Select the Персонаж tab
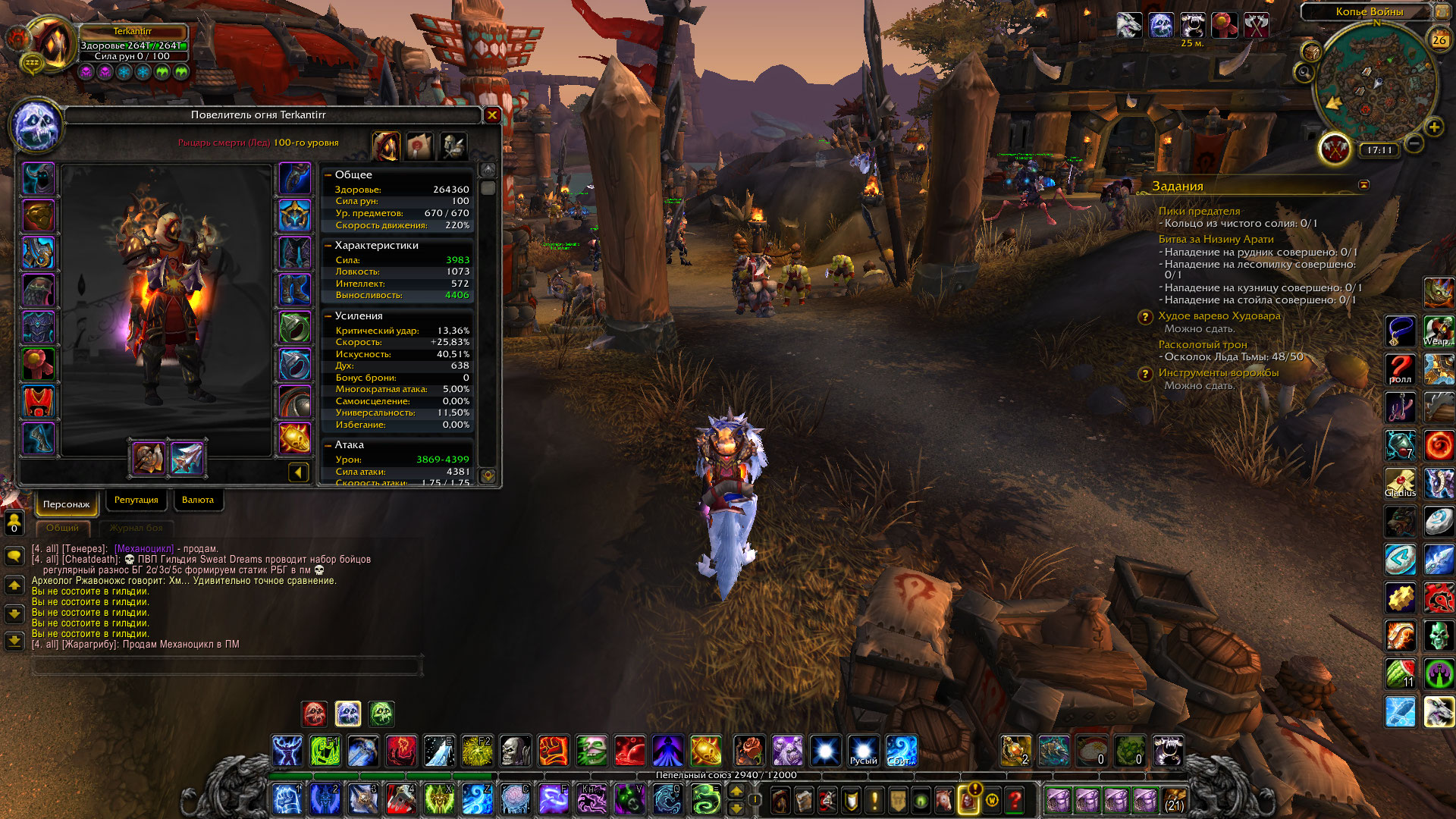 pyautogui.click(x=66, y=504)
